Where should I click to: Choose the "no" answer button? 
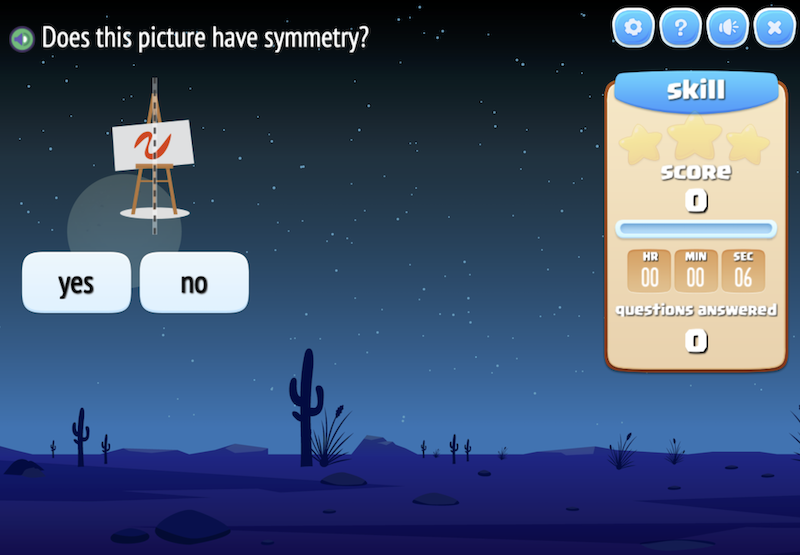click(193, 283)
